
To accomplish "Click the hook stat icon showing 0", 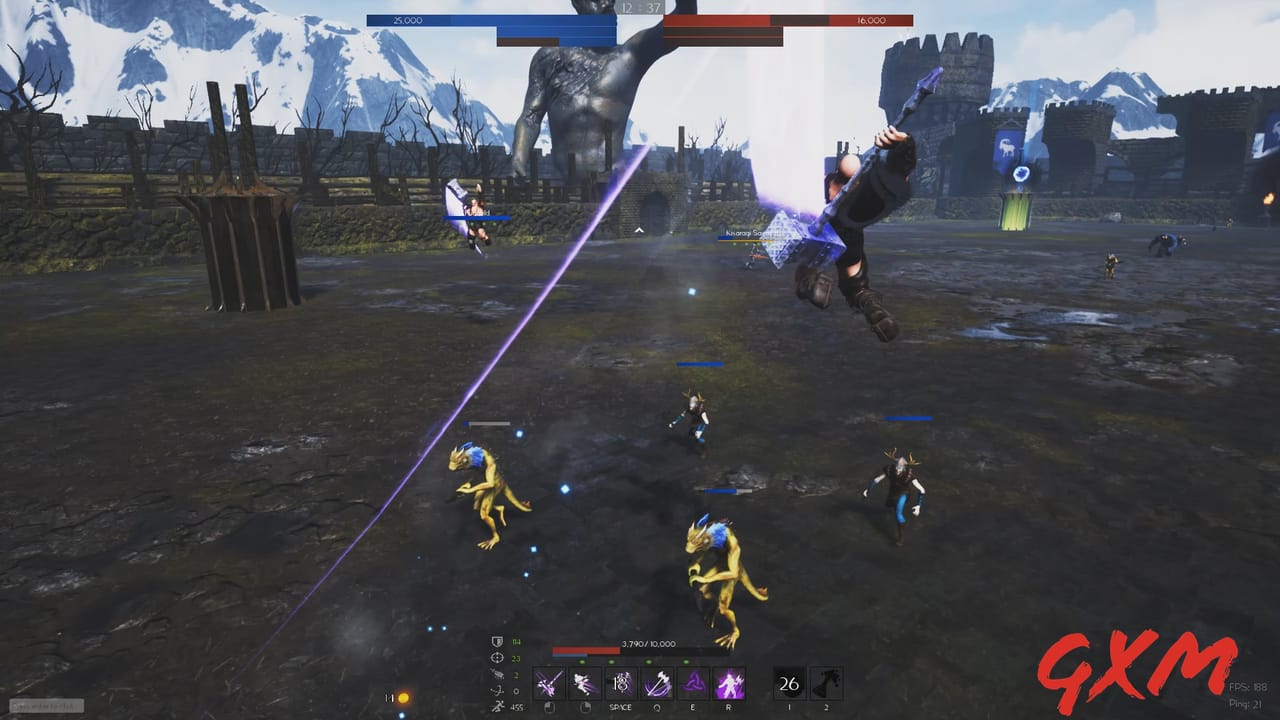I will coord(497,689).
